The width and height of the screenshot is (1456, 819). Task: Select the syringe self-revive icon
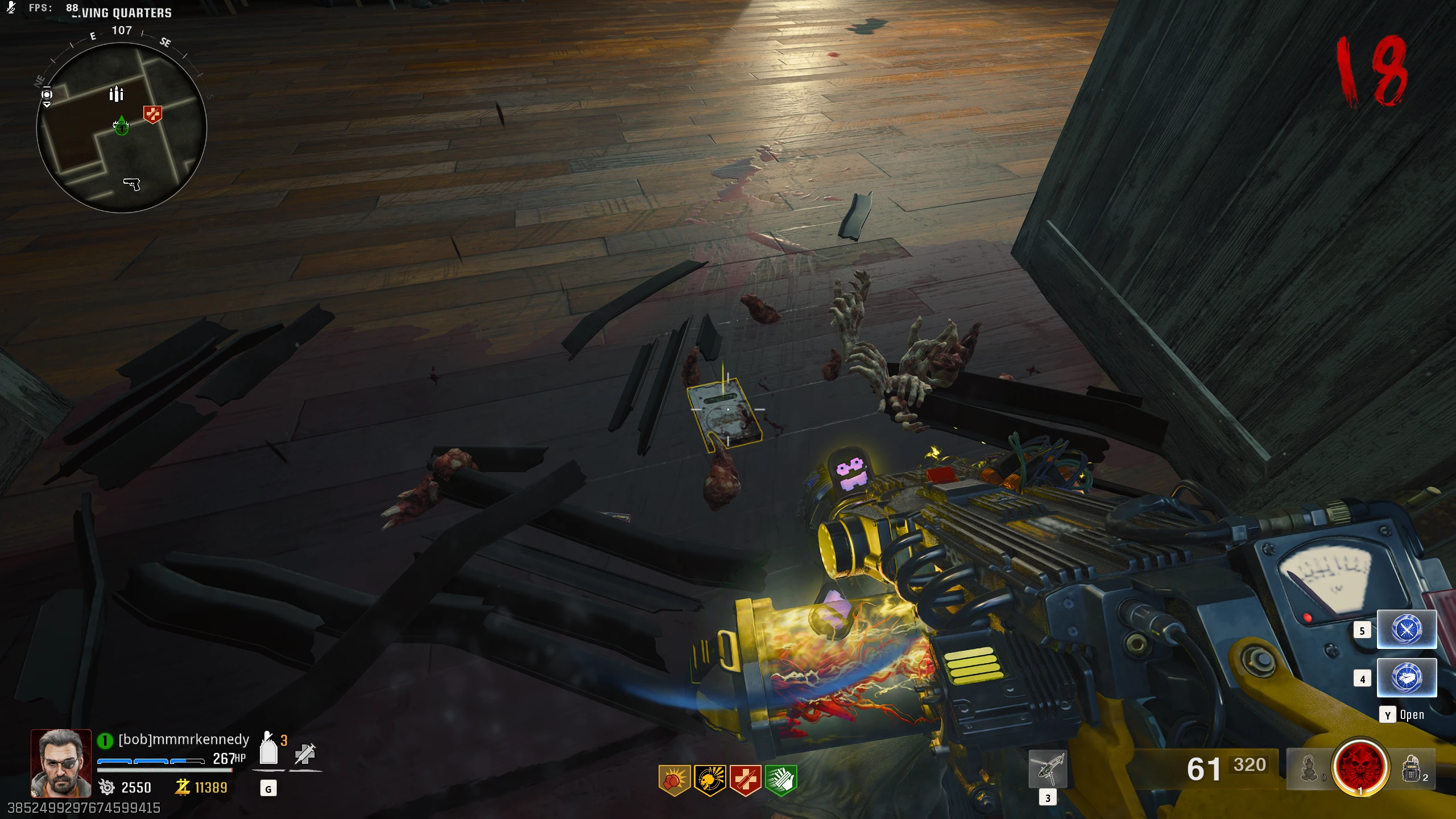(x=305, y=754)
